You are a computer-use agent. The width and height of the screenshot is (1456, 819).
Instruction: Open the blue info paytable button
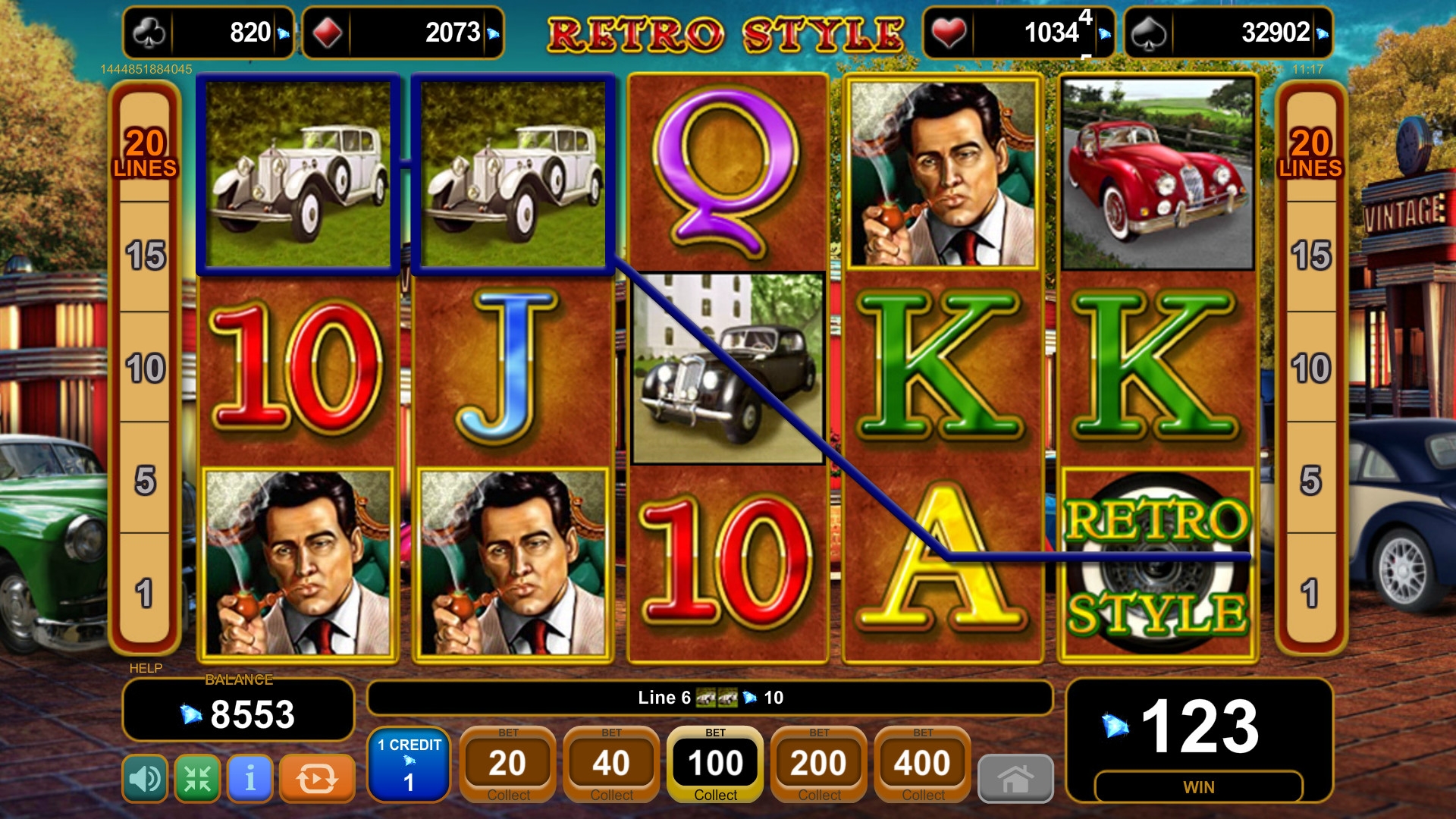pyautogui.click(x=250, y=778)
